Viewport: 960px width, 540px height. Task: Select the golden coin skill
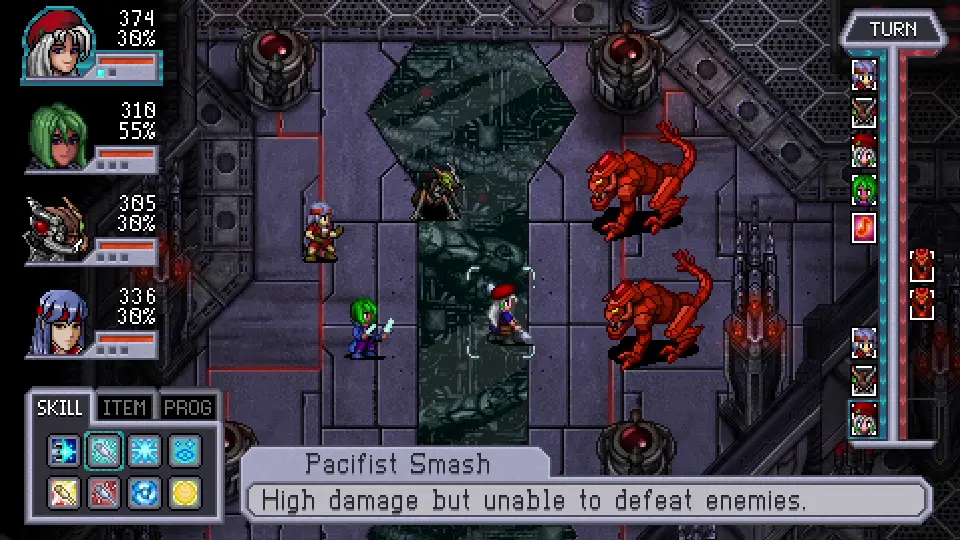point(184,492)
